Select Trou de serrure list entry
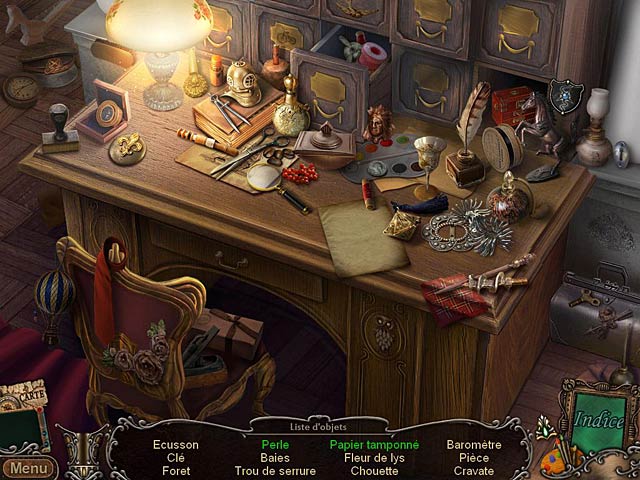640x480 pixels. coord(275,470)
